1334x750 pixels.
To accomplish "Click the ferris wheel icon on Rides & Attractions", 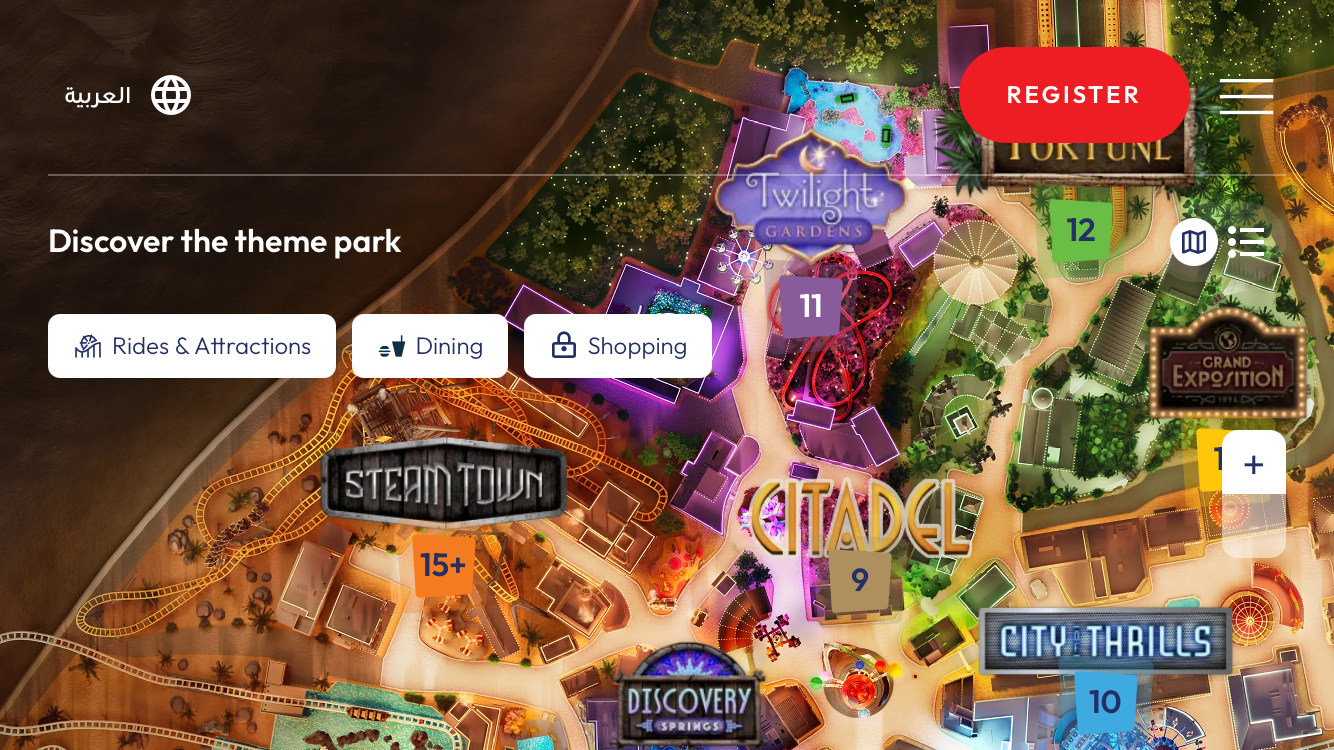I will 88,346.
